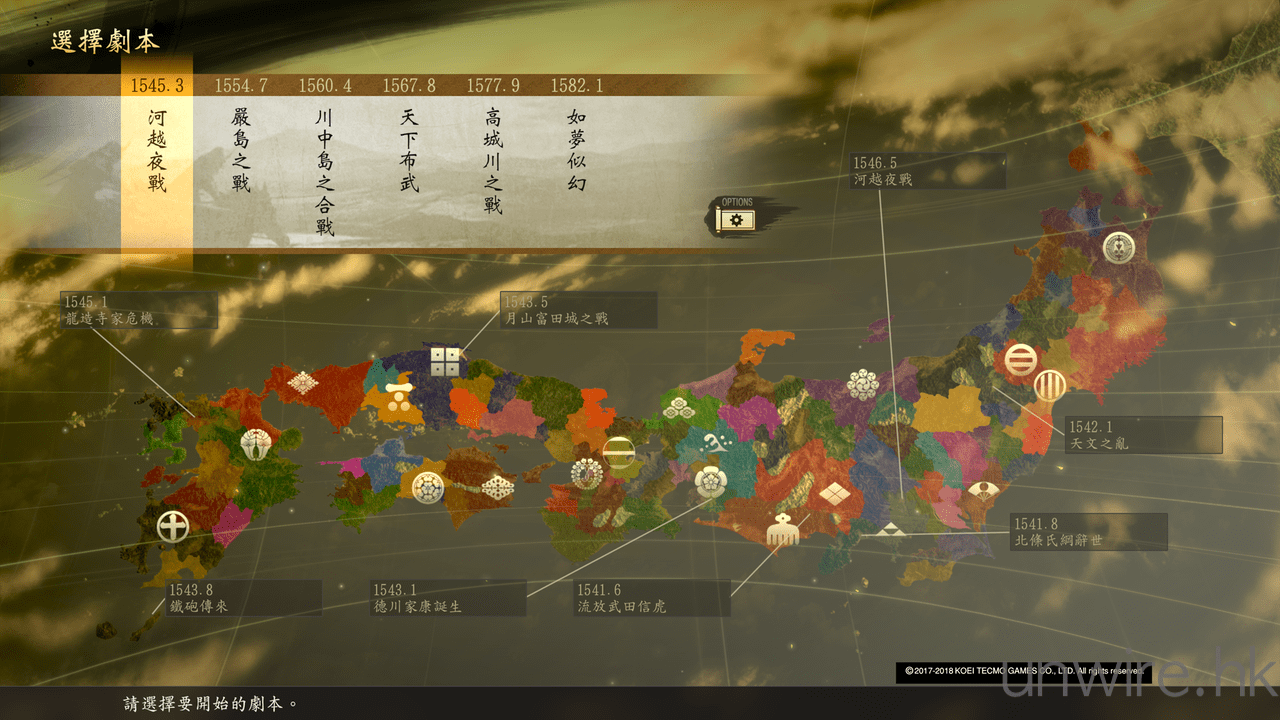
Task: Click the 龍造寺家危機 event label
Action: pos(138,310)
